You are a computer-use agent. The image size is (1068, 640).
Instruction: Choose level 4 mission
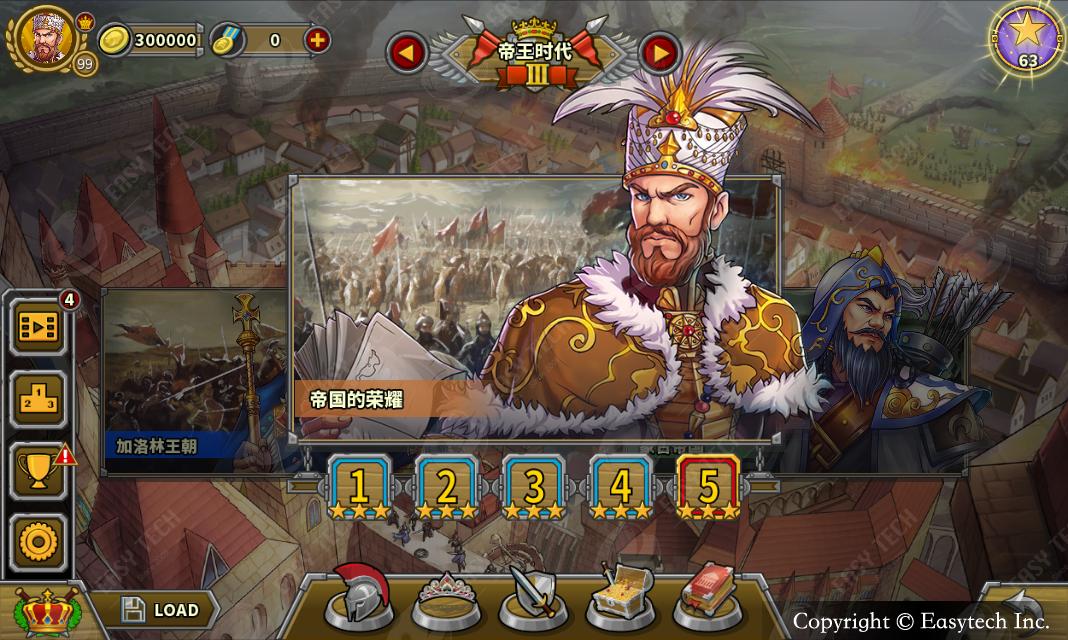click(621, 488)
